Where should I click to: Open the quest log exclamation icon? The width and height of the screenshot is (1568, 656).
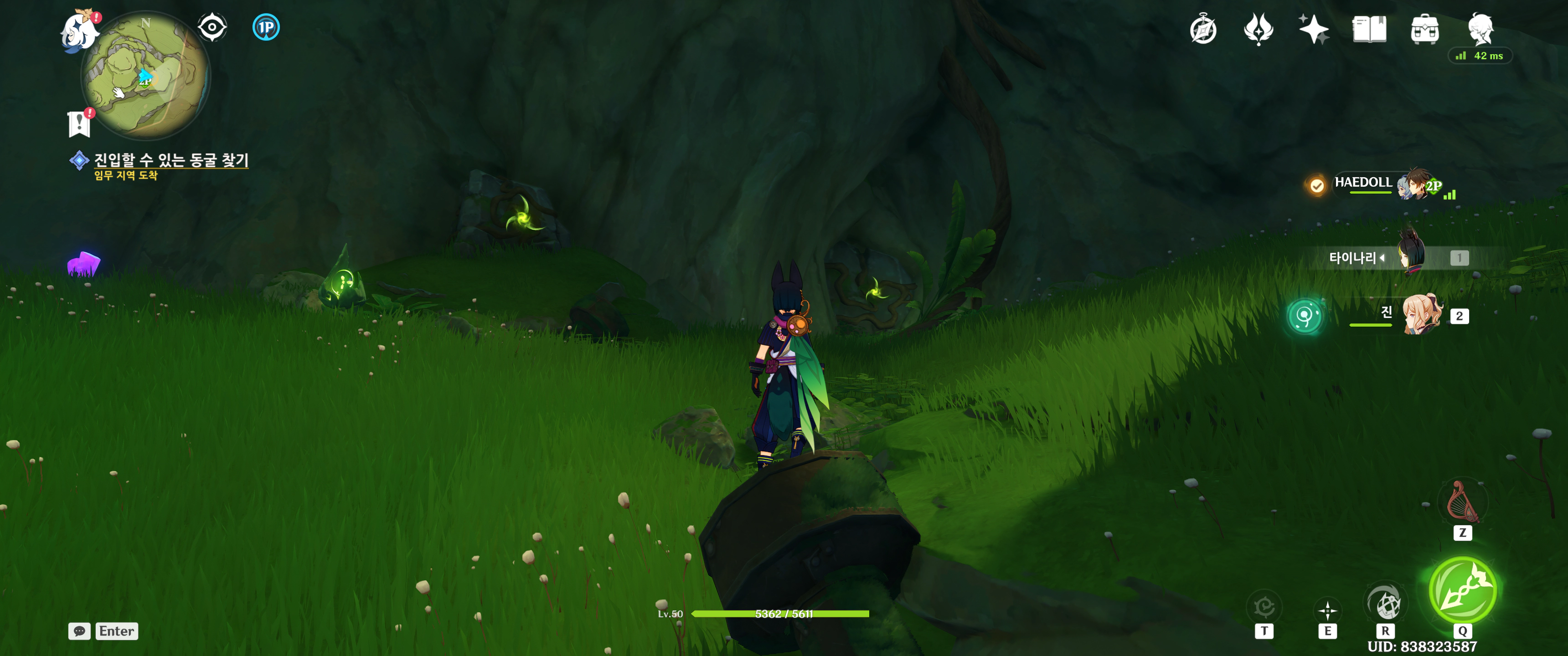click(79, 123)
